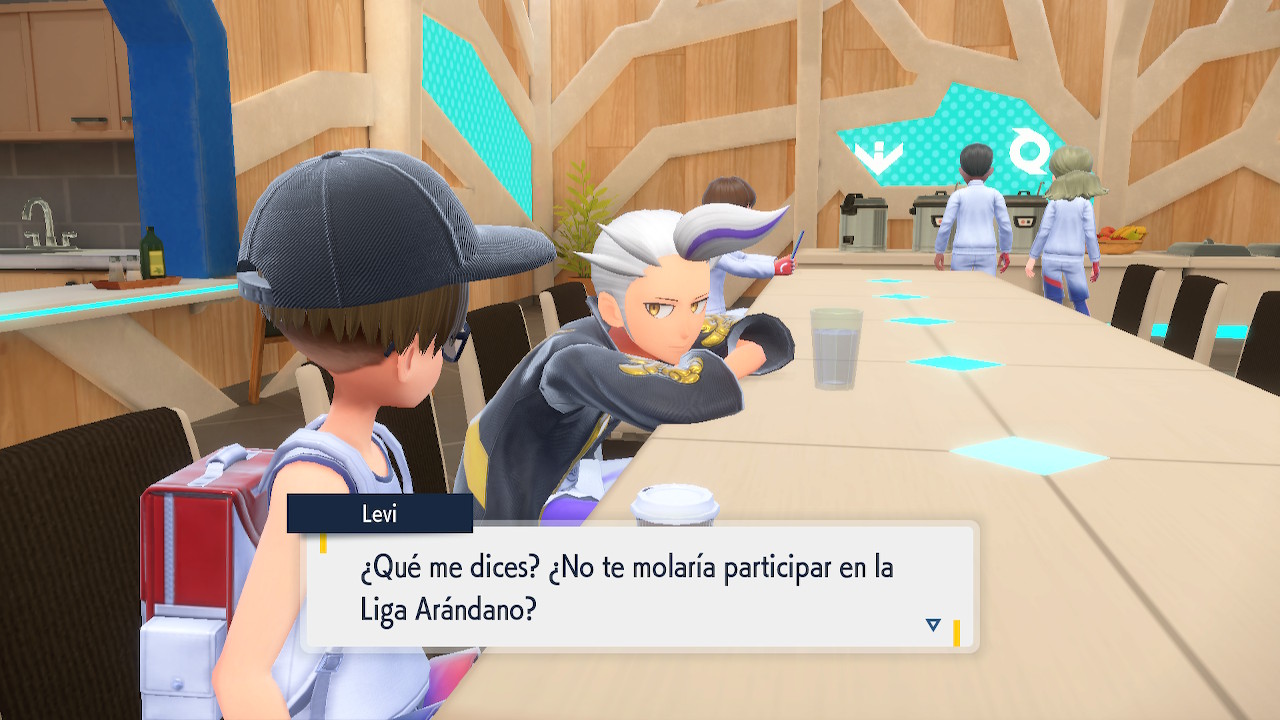Click Levi's dialogue text box

coord(638,588)
